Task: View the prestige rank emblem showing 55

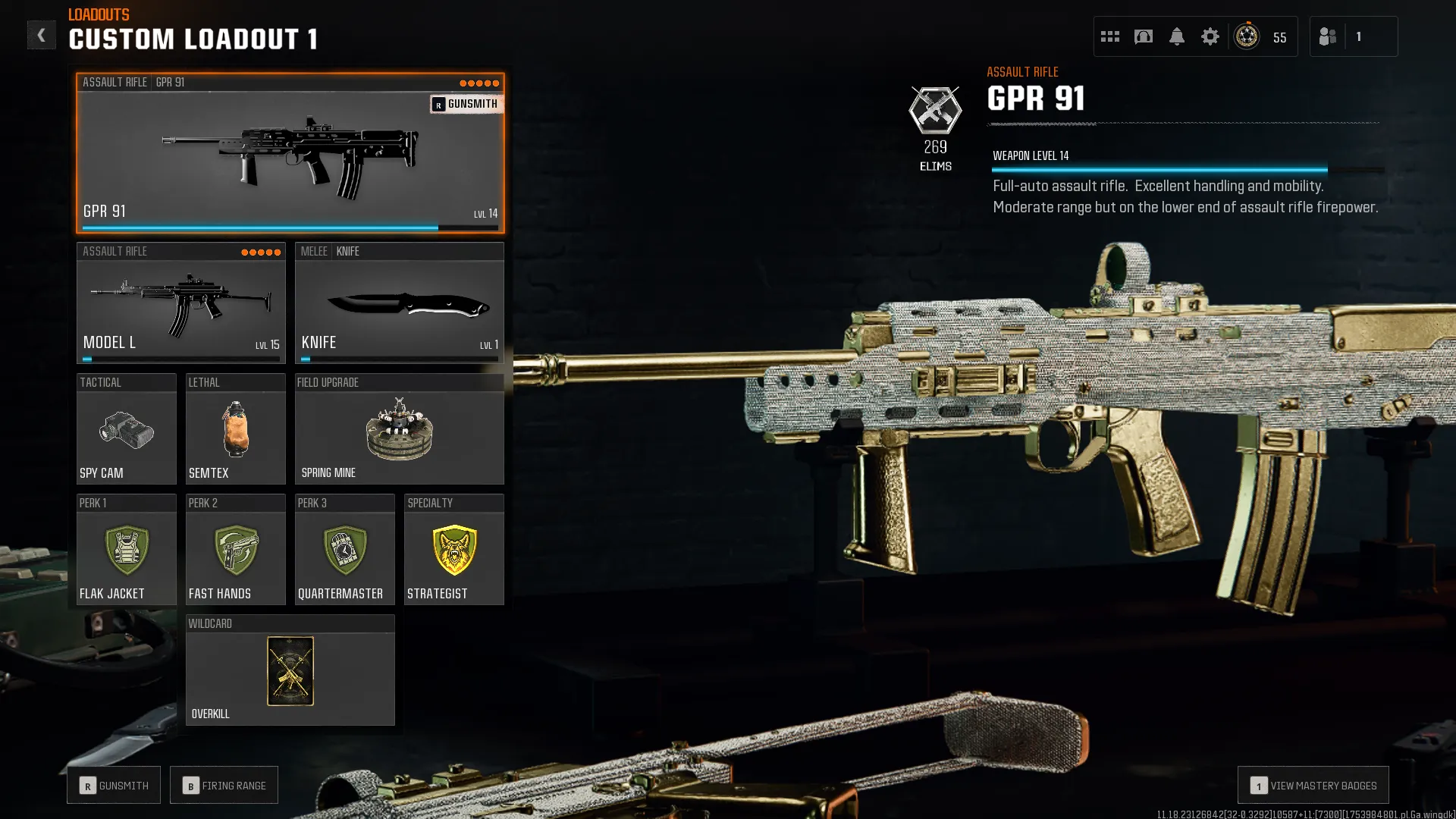Action: 1246,36
